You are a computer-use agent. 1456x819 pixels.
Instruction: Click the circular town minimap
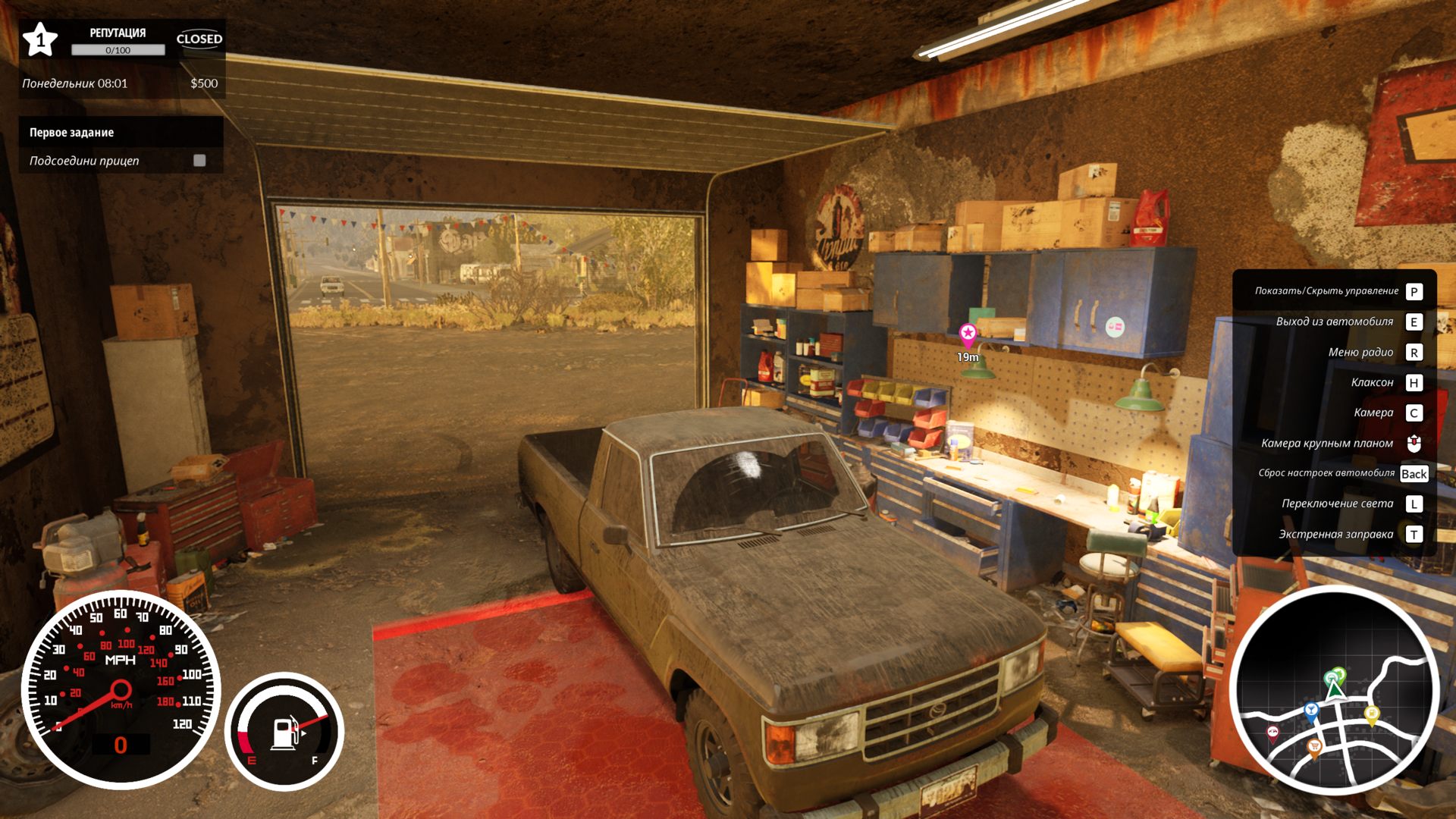coord(1333,690)
